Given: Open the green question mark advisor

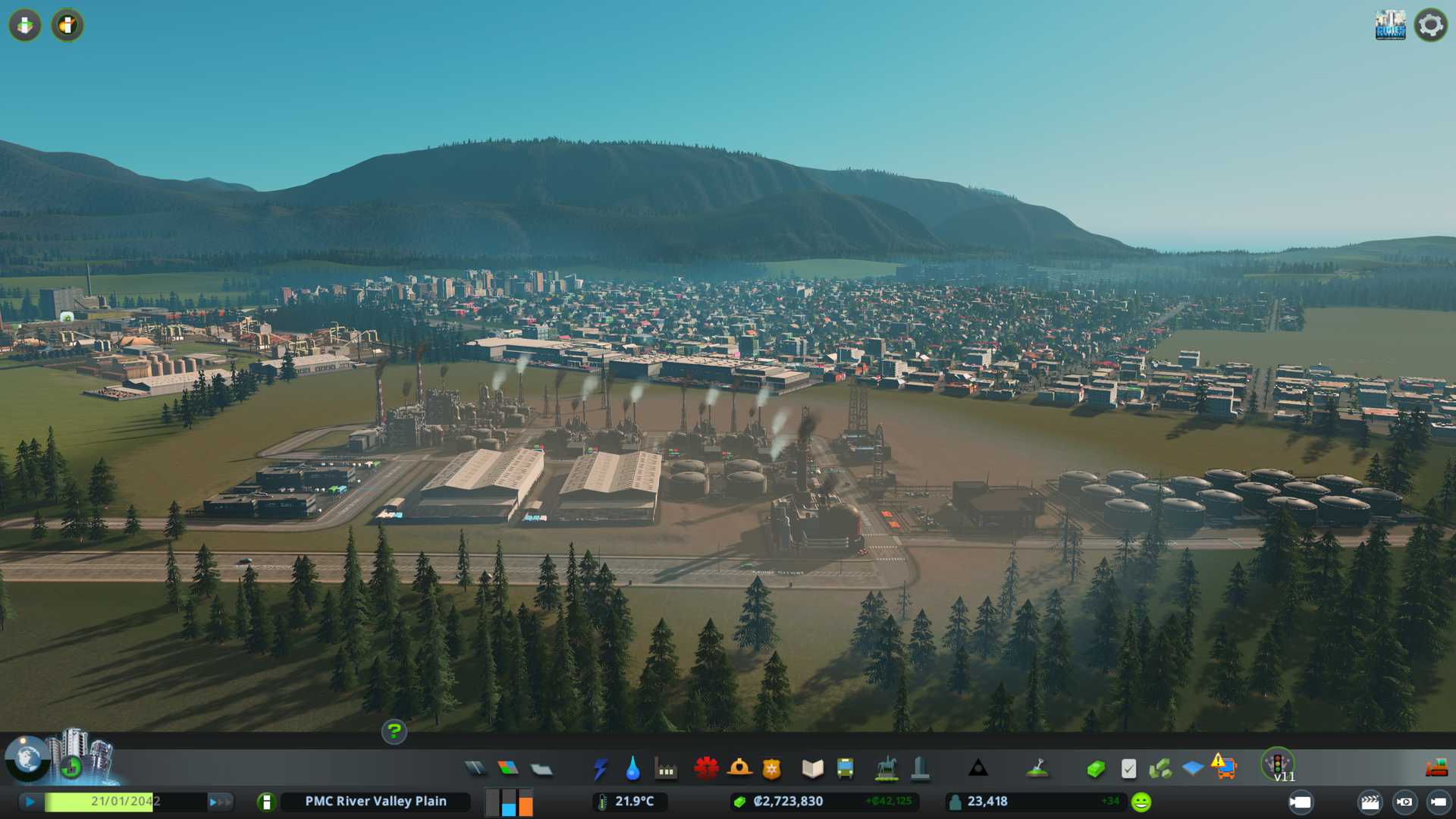Looking at the screenshot, I should [x=394, y=731].
